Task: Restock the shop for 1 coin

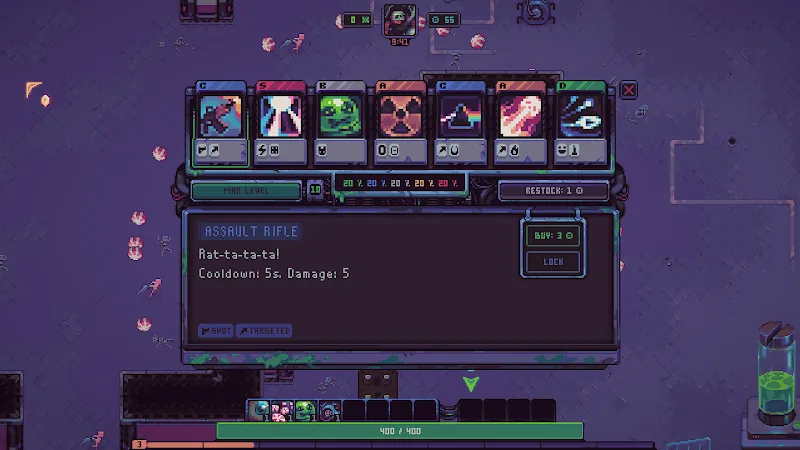Action: (x=554, y=190)
